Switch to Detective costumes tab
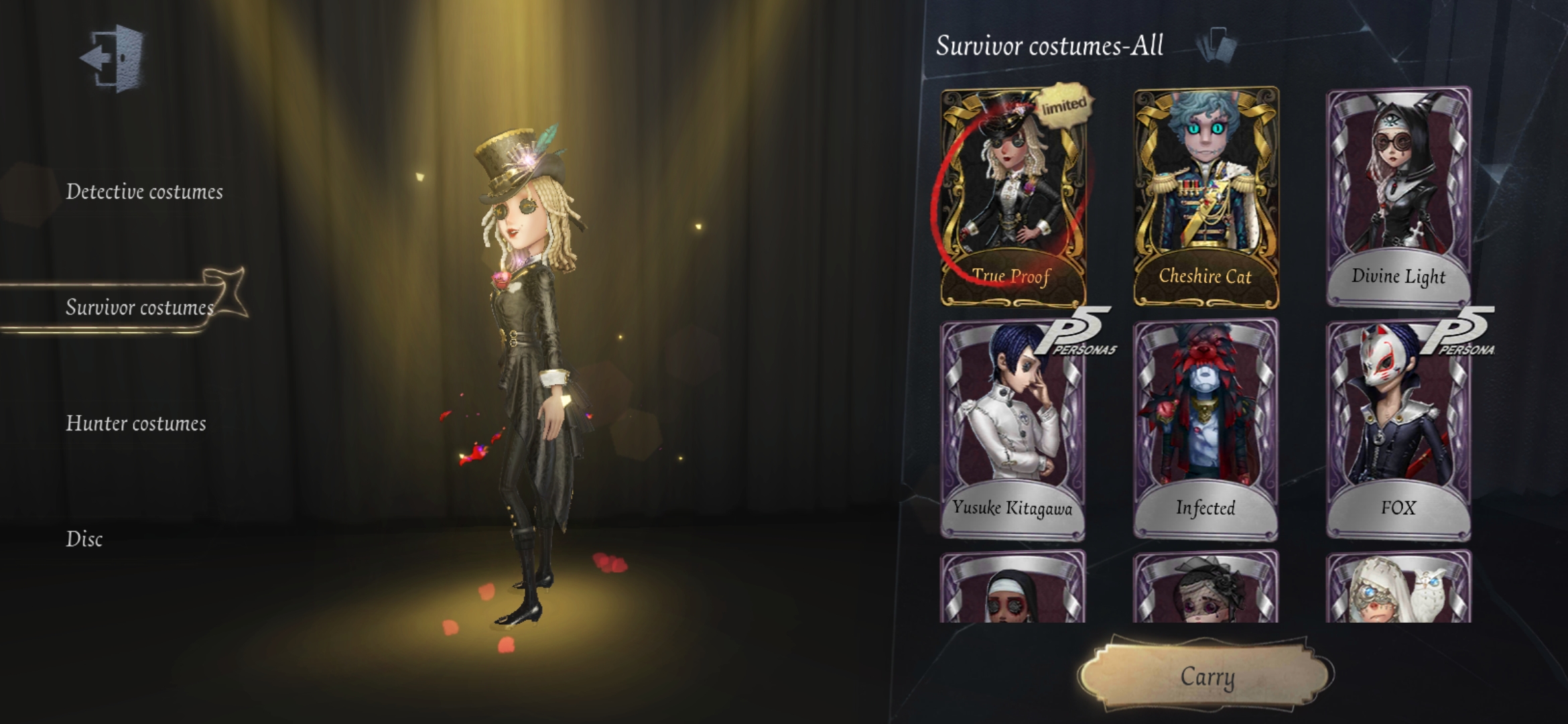 click(145, 190)
